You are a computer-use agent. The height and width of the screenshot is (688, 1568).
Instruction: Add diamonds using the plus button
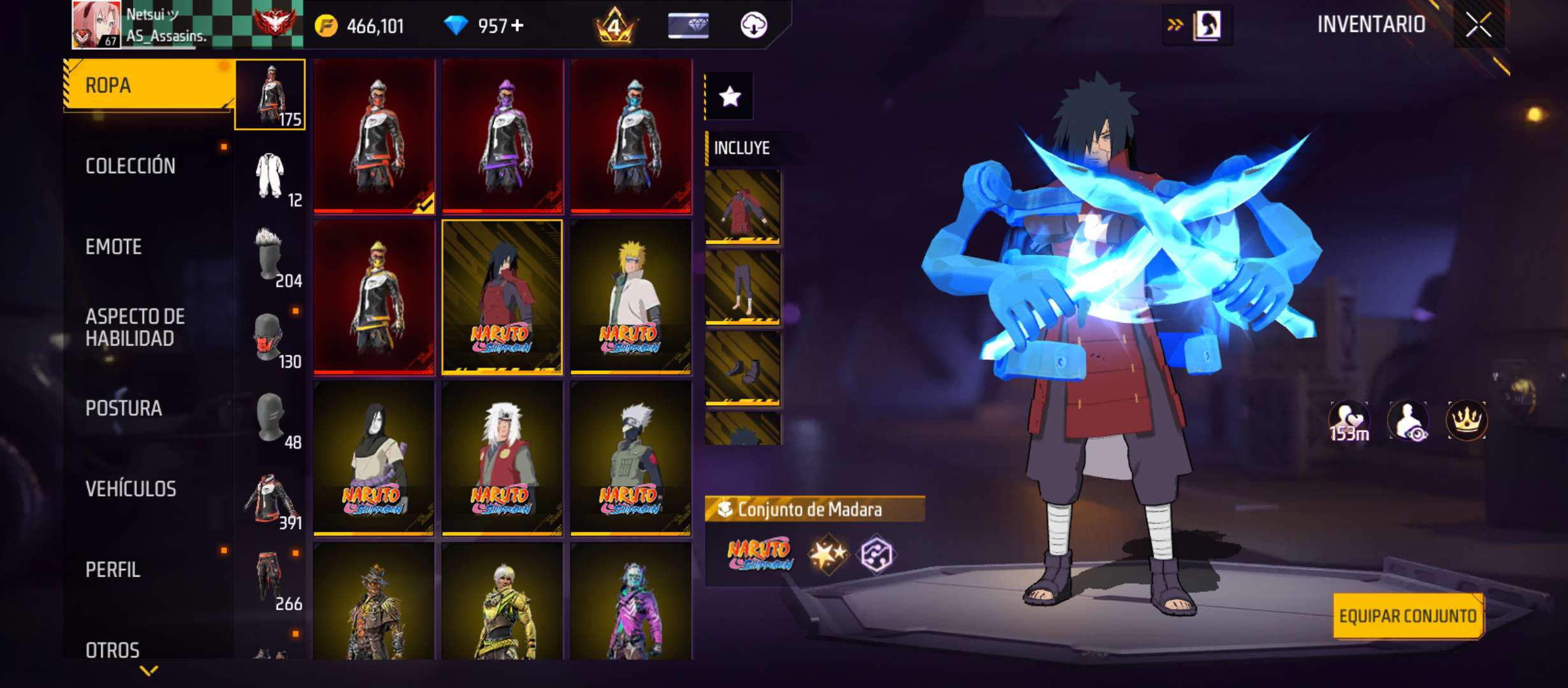click(x=518, y=25)
